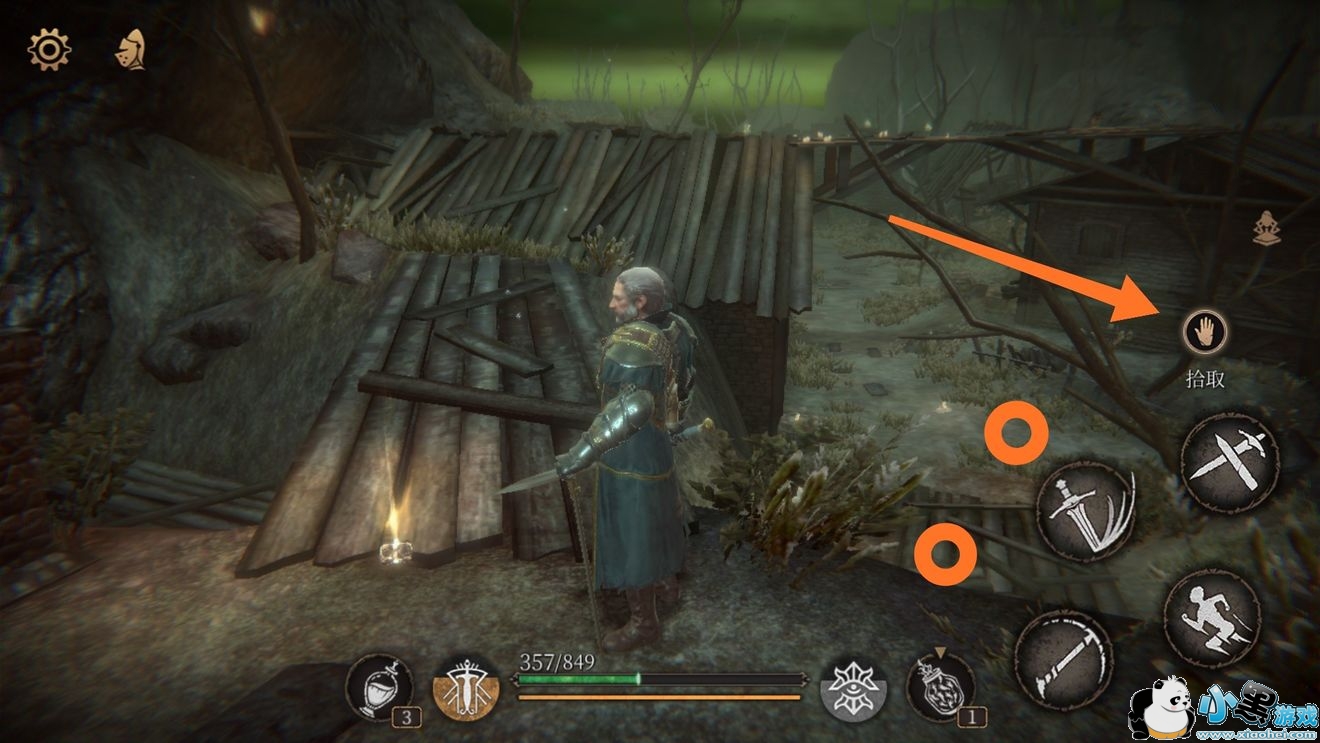Tap the small kneeling figure icon
This screenshot has height=743, width=1320.
pyautogui.click(x=1267, y=230)
